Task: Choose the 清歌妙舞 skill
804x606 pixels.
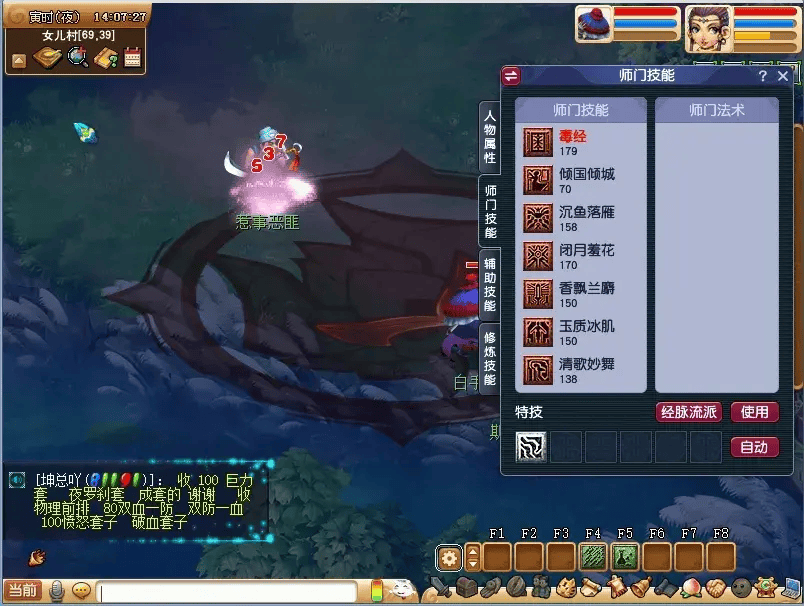Action: [582, 371]
